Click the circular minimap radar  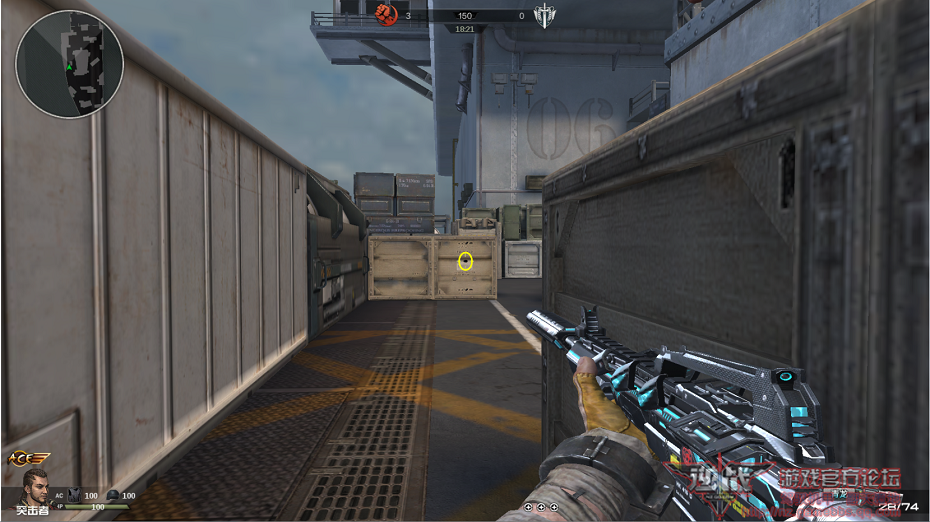(69, 64)
